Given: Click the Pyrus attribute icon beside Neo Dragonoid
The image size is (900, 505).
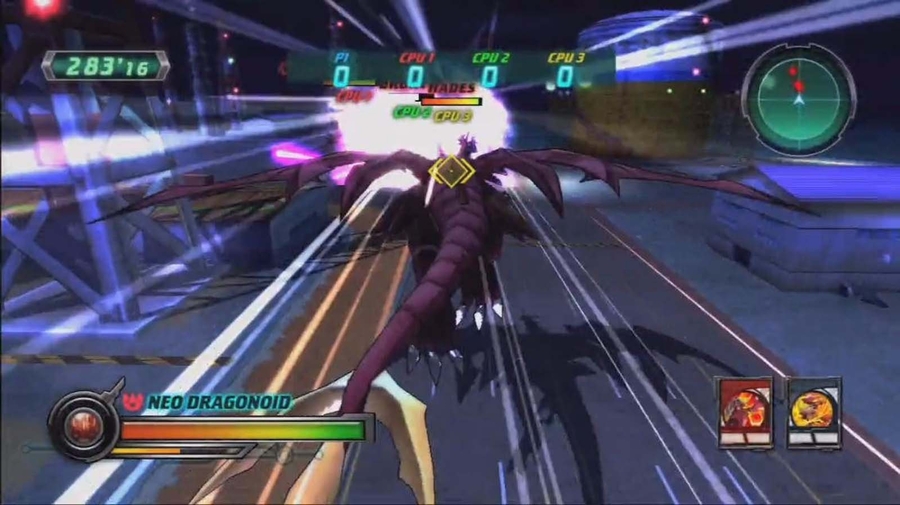Looking at the screenshot, I should point(133,402).
